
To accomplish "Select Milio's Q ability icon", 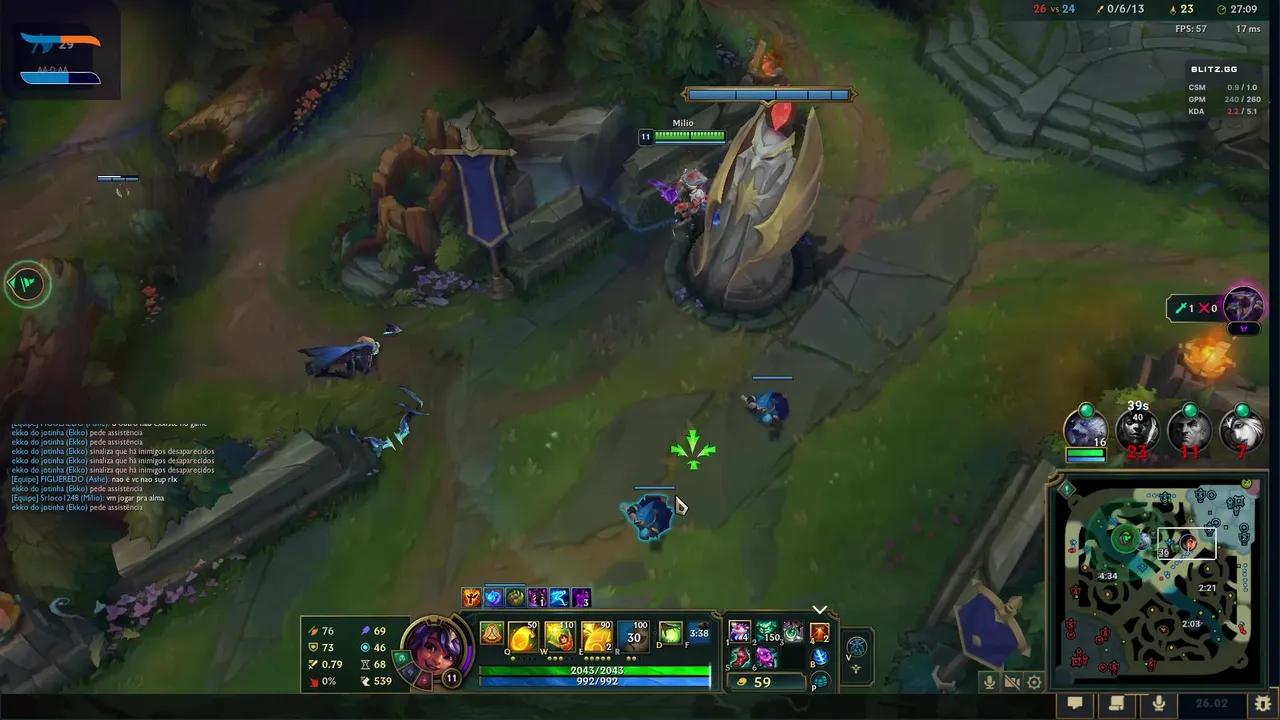I will click(x=522, y=636).
